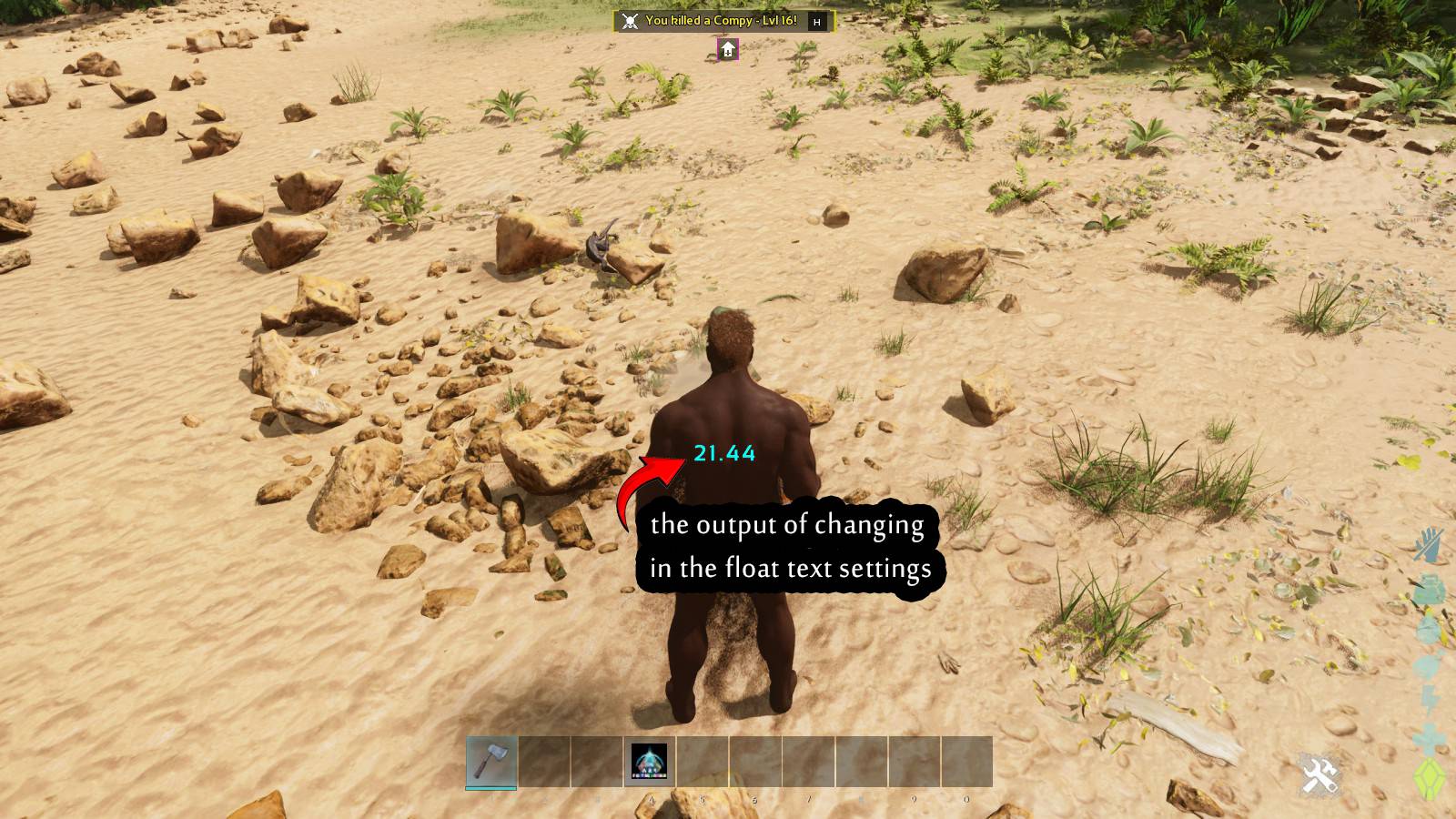Image resolution: width=1456 pixels, height=819 pixels.
Task: Click the selected slot highlight bar under the hatchet
Action: tap(490, 788)
